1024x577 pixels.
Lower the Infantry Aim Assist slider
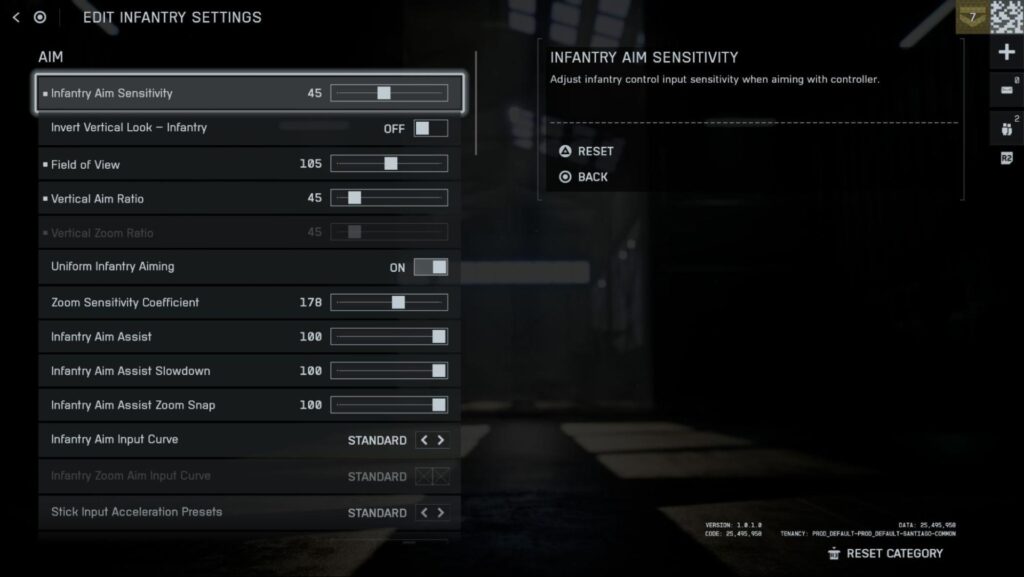point(438,337)
